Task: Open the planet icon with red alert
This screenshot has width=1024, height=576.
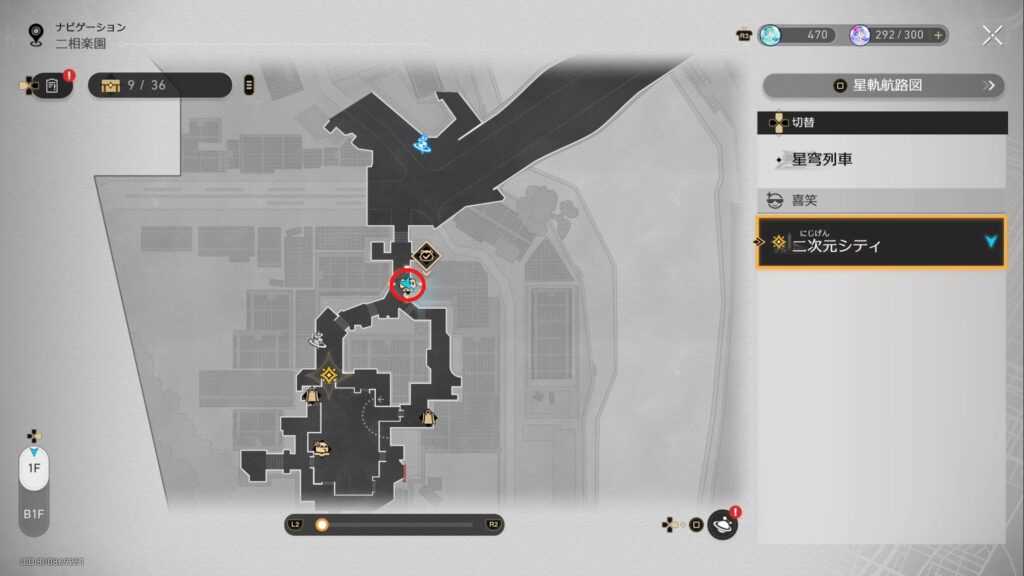Action: [722, 524]
